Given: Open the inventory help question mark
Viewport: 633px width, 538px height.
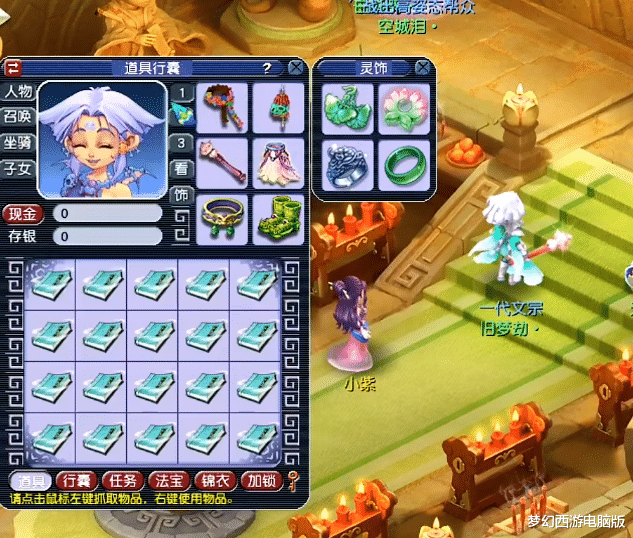Looking at the screenshot, I should [267, 68].
